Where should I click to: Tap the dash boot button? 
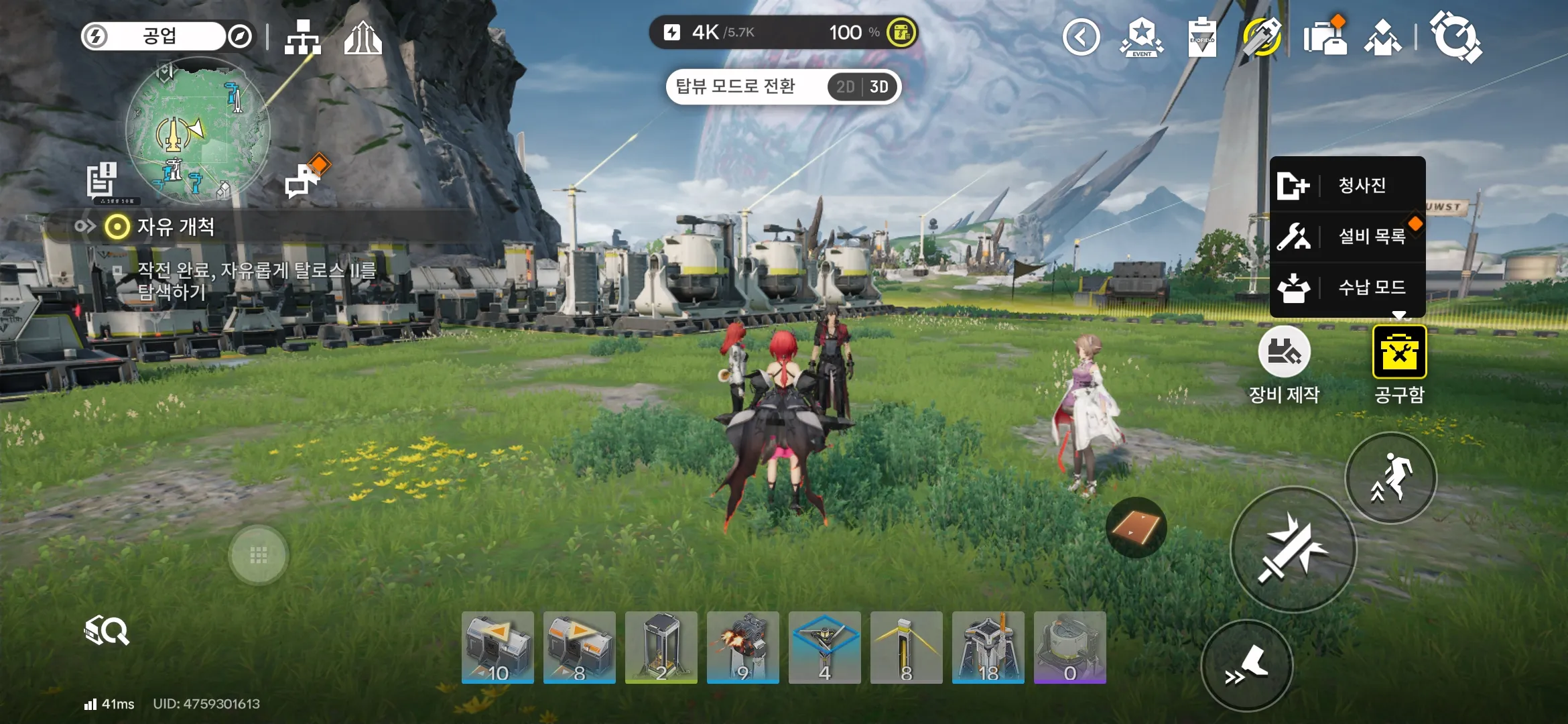coord(1247,666)
